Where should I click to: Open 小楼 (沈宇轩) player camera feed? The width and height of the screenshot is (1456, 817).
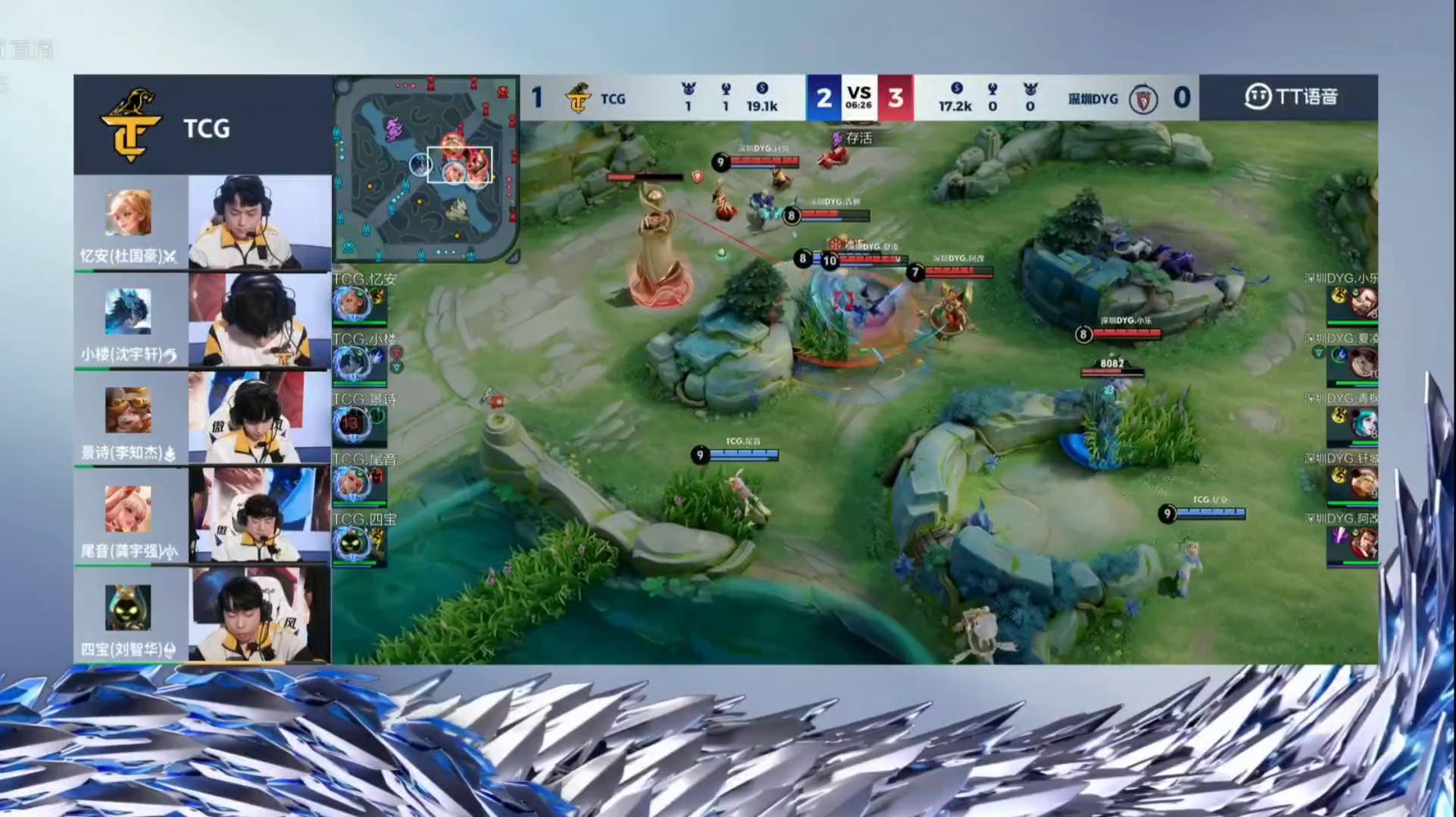point(259,320)
